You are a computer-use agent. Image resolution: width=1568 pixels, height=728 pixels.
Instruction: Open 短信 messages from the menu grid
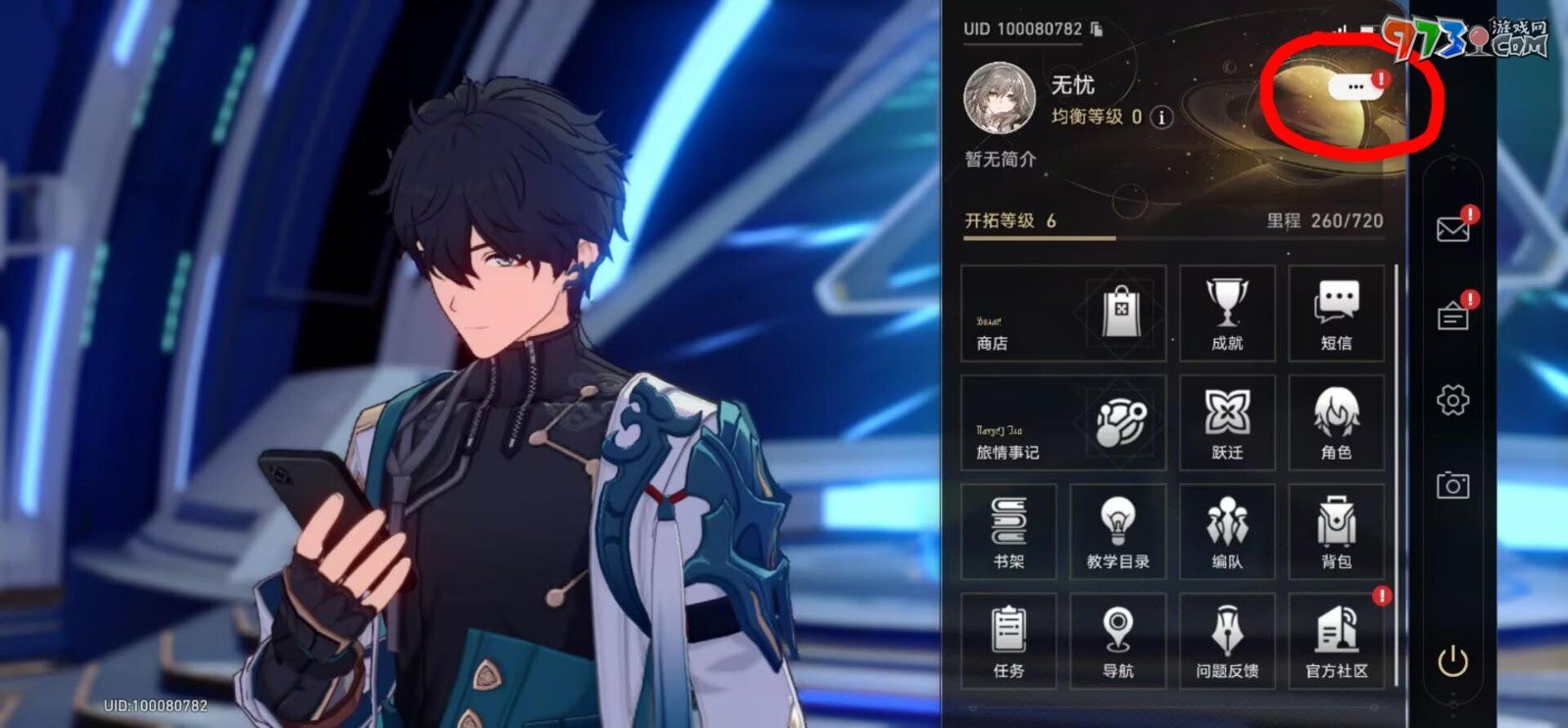(x=1336, y=312)
